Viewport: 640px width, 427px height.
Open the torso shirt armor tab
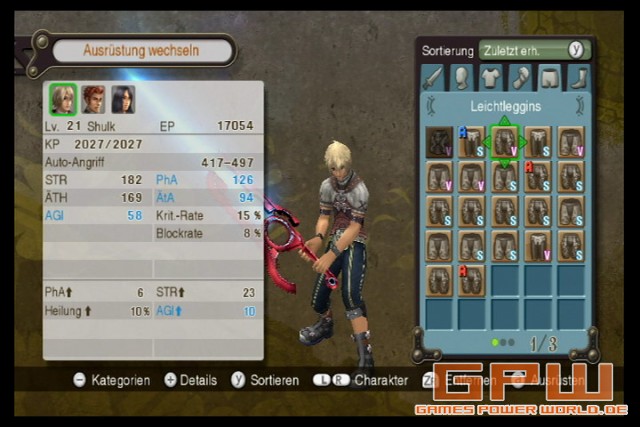click(x=490, y=77)
